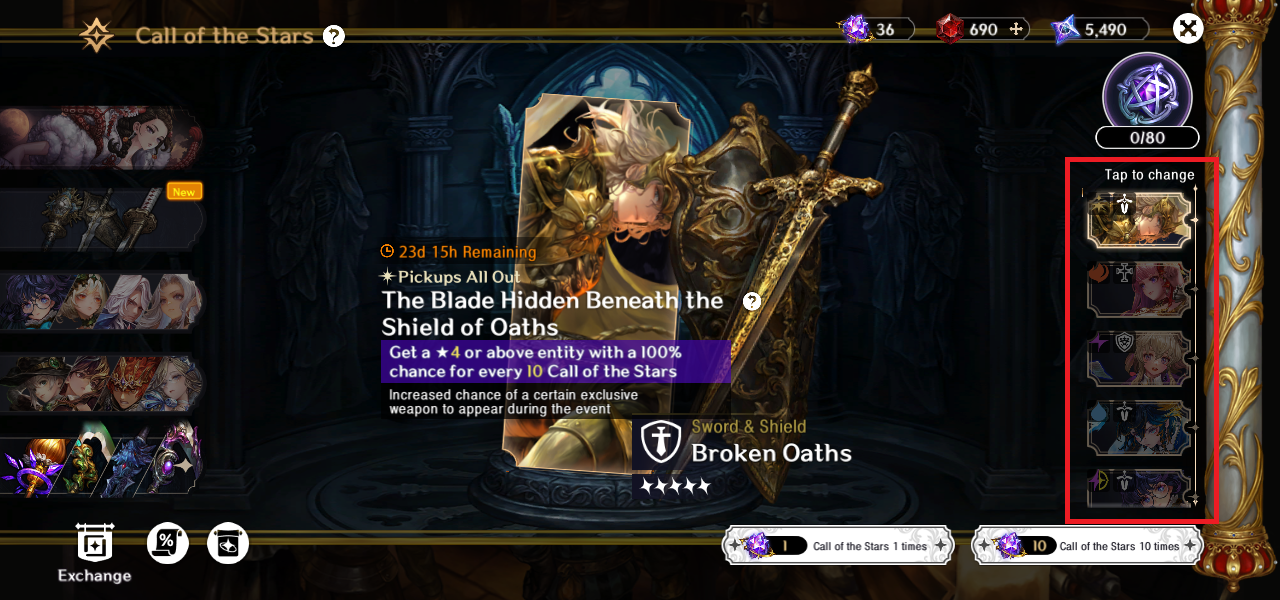Image resolution: width=1280 pixels, height=600 pixels.
Task: Select the New weapons banner tab
Action: coord(100,218)
